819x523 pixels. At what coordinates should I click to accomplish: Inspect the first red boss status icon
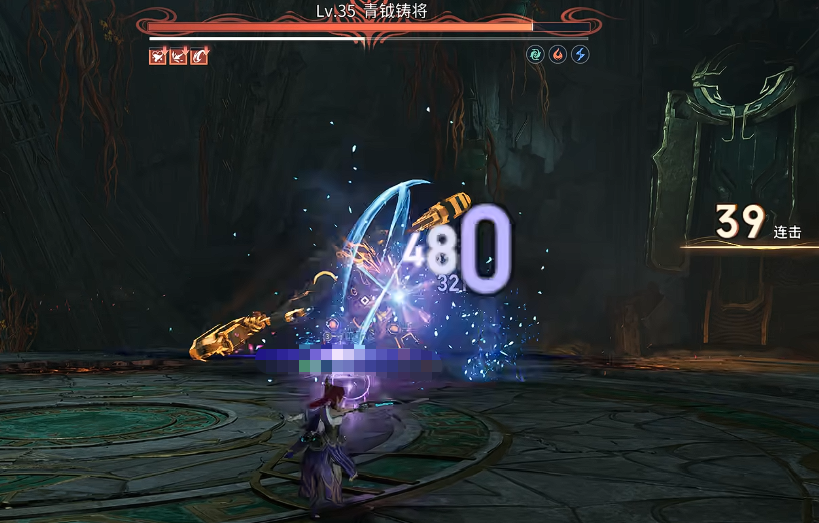click(158, 56)
